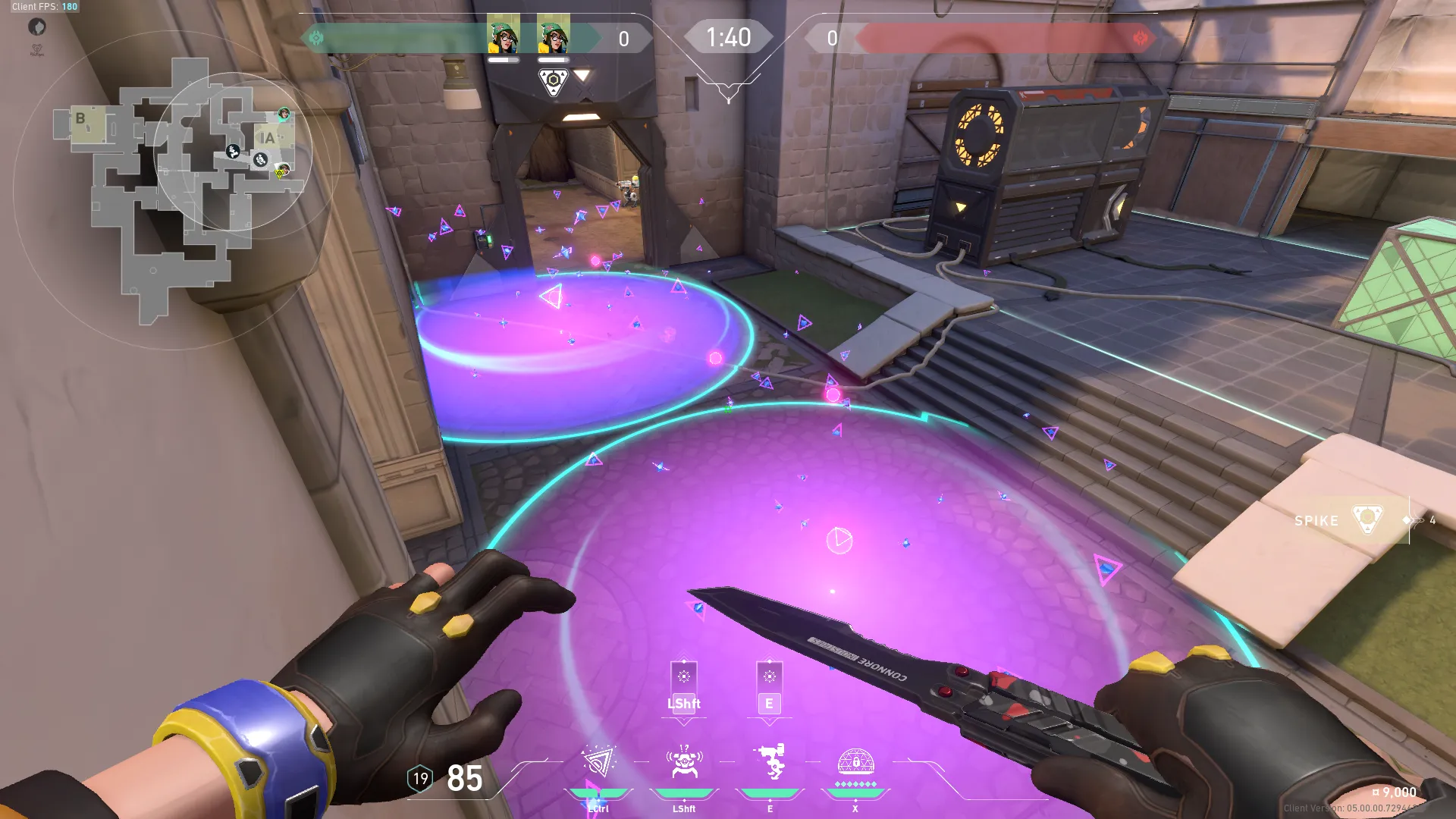This screenshot has height=819, width=1456.
Task: Trigger the Lockdown ultimate dome icon
Action: pyautogui.click(x=855, y=761)
